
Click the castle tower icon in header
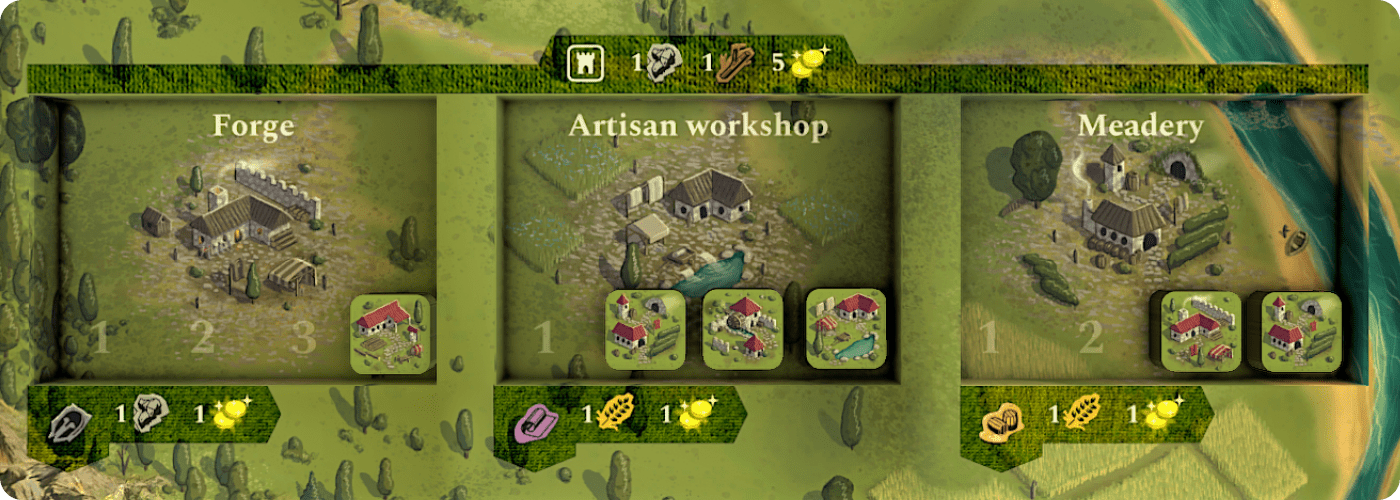pyautogui.click(x=583, y=64)
